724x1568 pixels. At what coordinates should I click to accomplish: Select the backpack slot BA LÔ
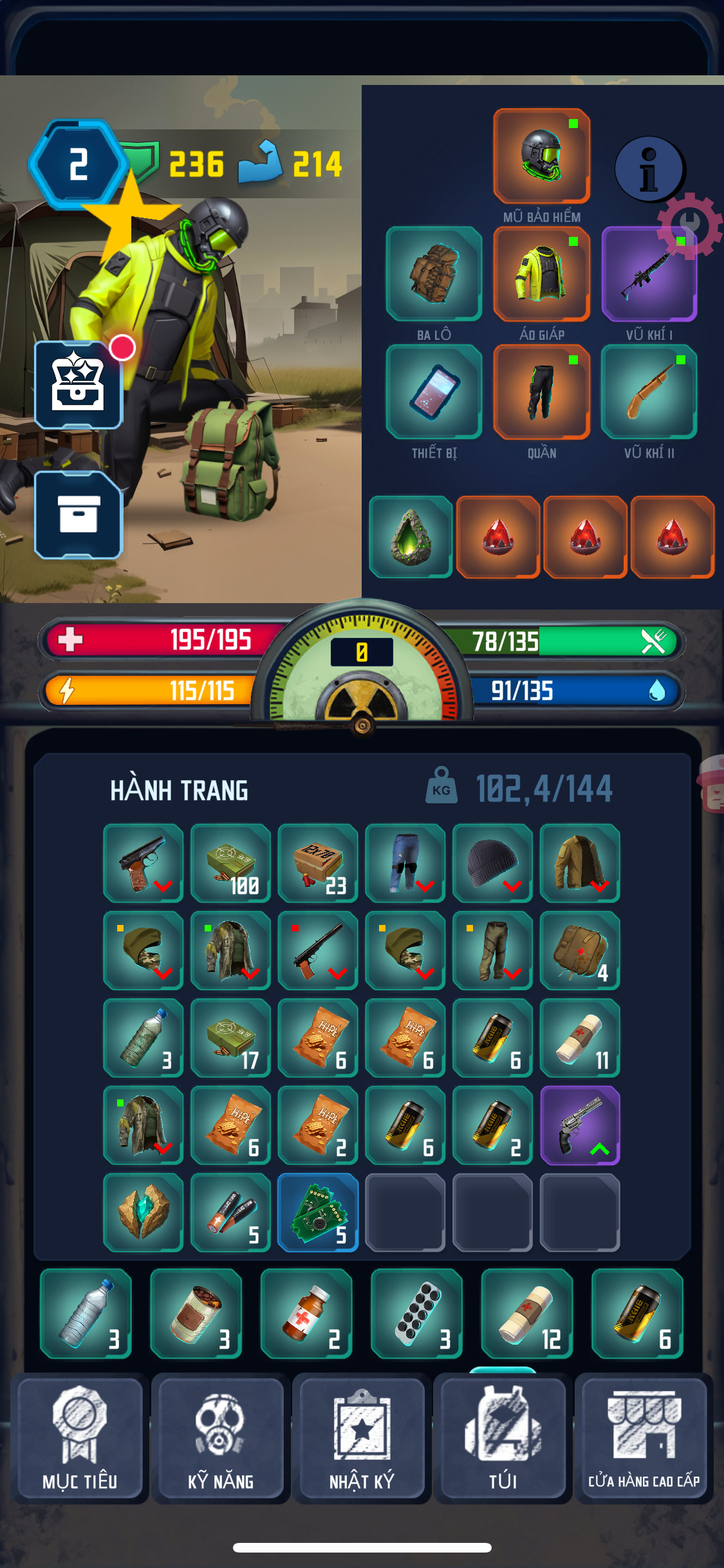(434, 274)
